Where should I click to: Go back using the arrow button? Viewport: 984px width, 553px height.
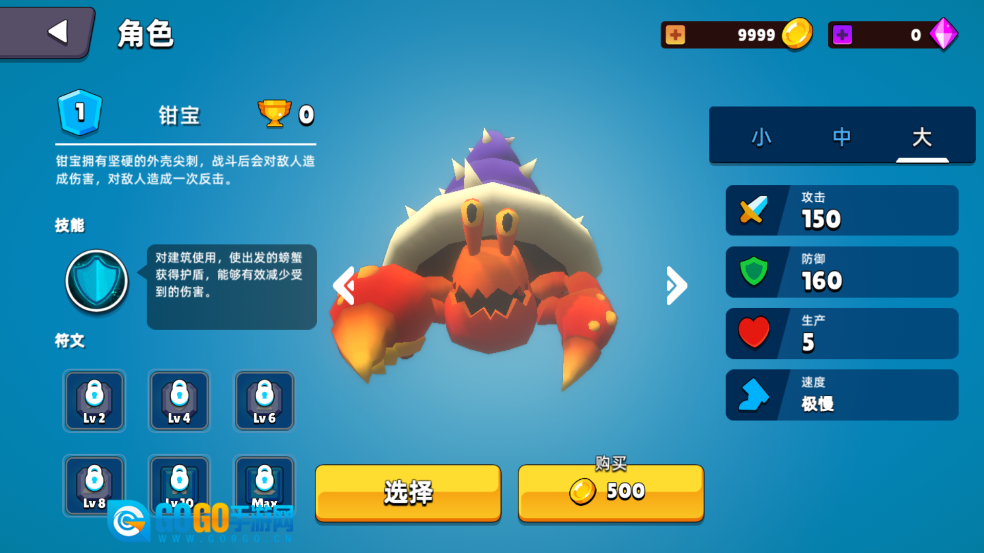(57, 32)
